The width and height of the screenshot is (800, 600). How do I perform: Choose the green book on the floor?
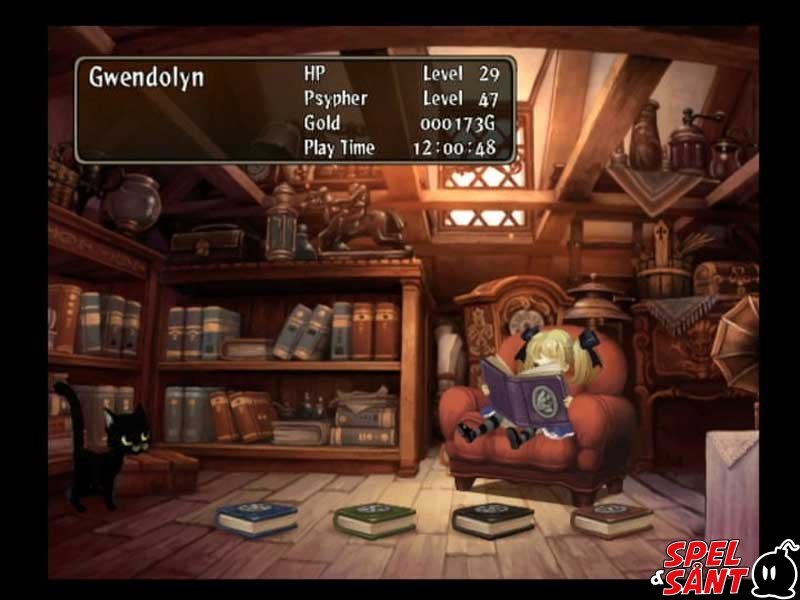coord(374,518)
